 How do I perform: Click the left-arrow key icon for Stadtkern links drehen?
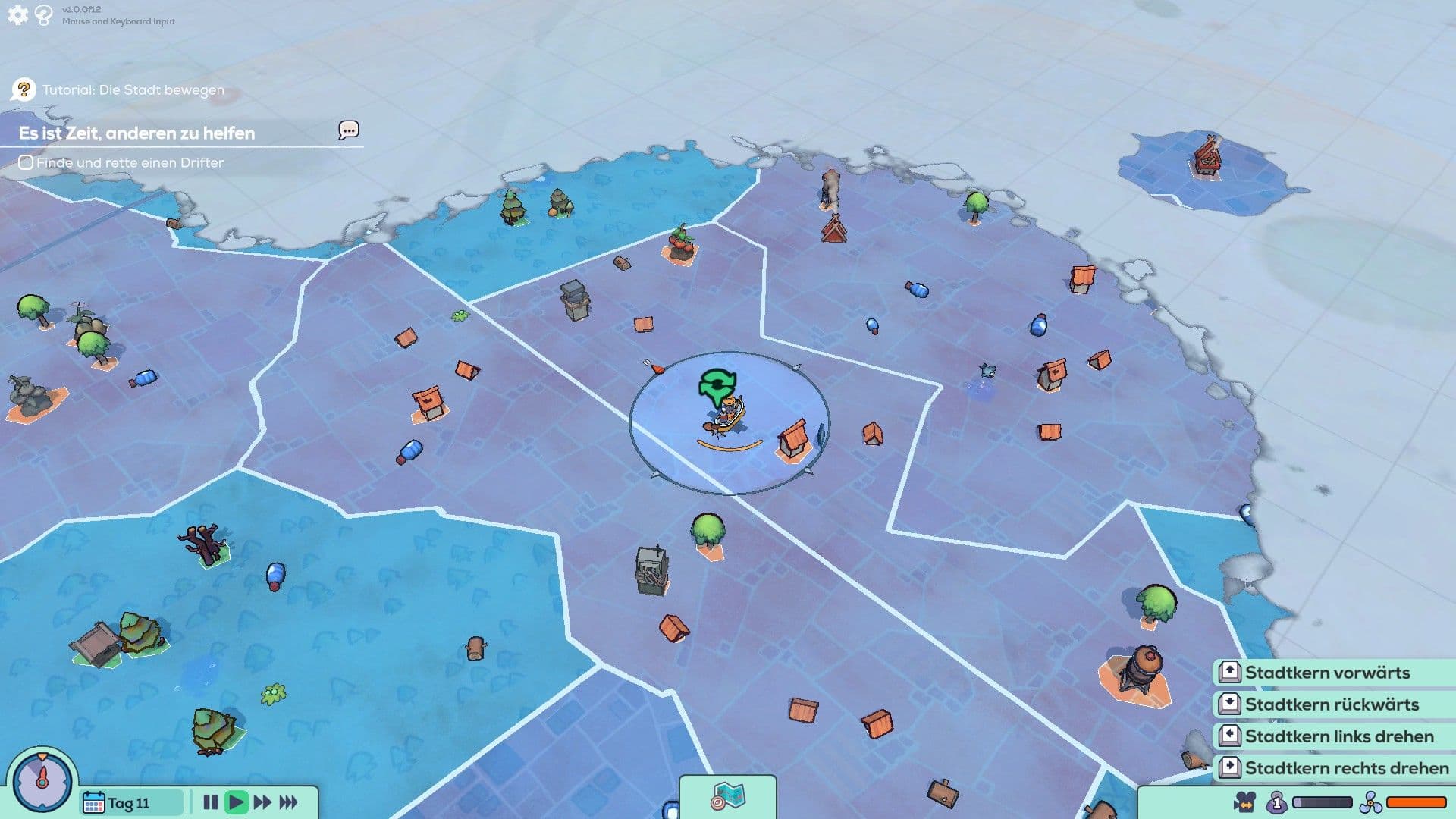[1230, 736]
